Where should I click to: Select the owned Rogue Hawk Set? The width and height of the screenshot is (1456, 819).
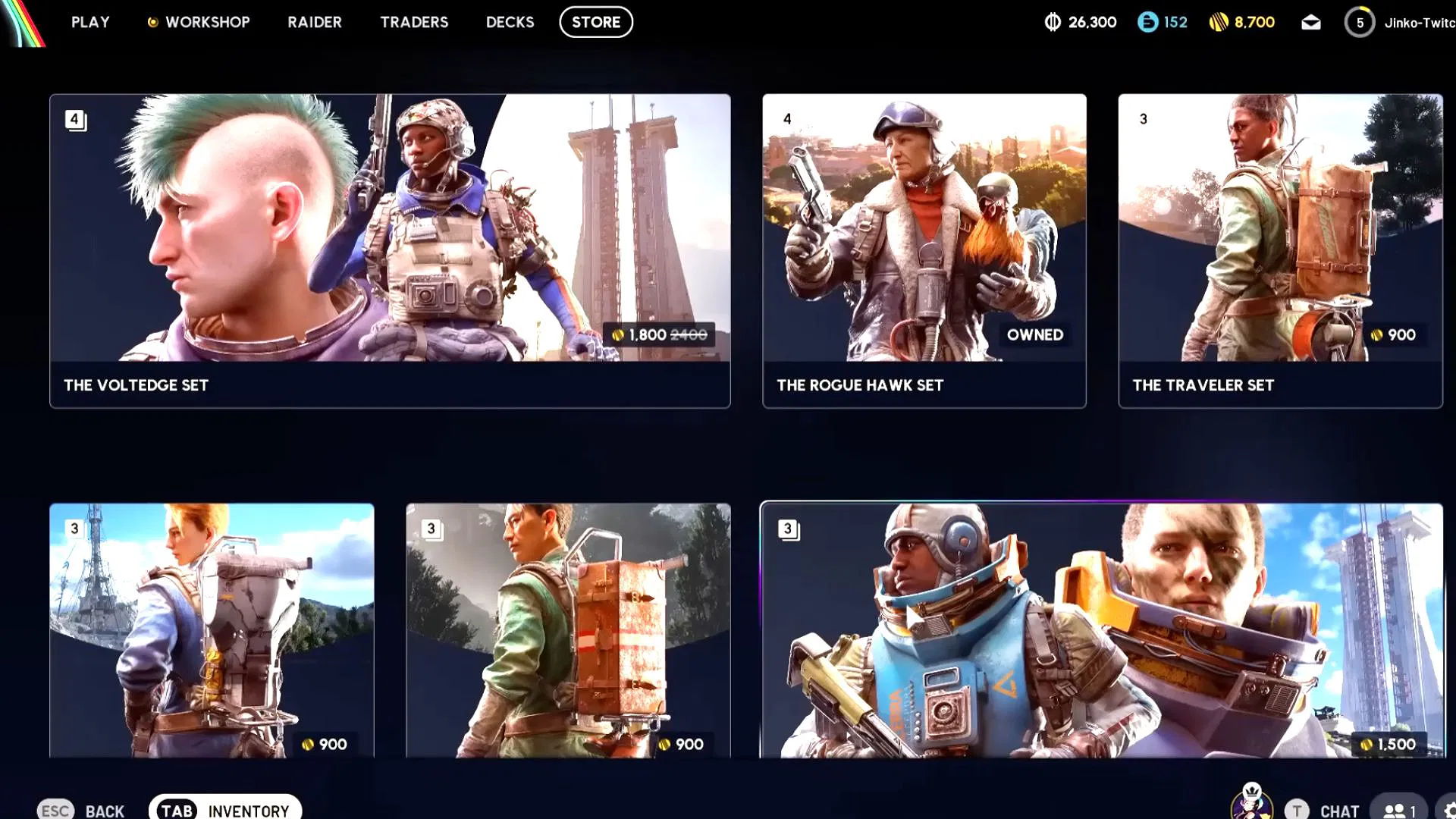coord(924,250)
